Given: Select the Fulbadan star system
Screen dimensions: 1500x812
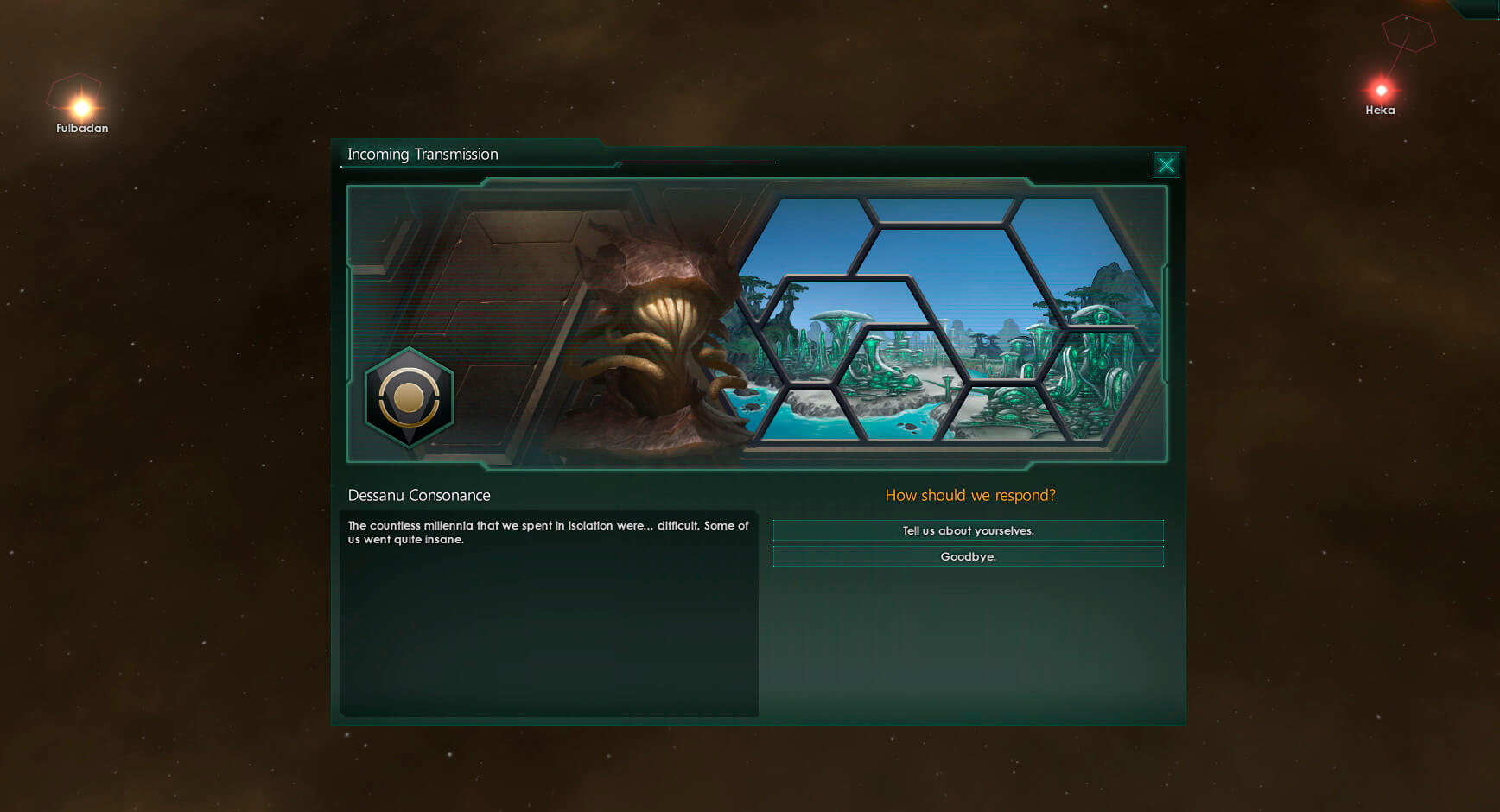Looking at the screenshot, I should (82, 108).
